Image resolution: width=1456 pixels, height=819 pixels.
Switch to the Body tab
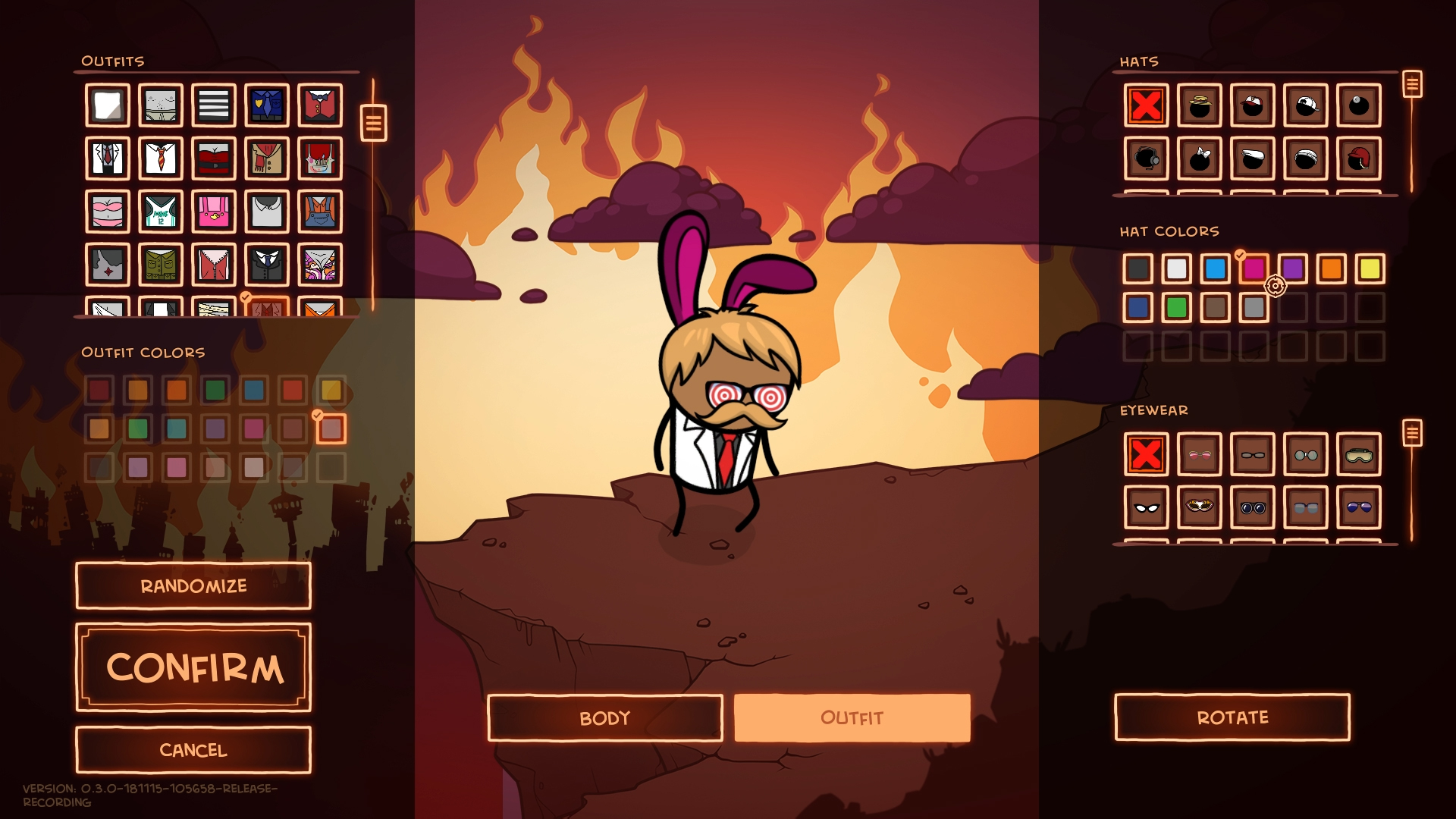pos(604,716)
